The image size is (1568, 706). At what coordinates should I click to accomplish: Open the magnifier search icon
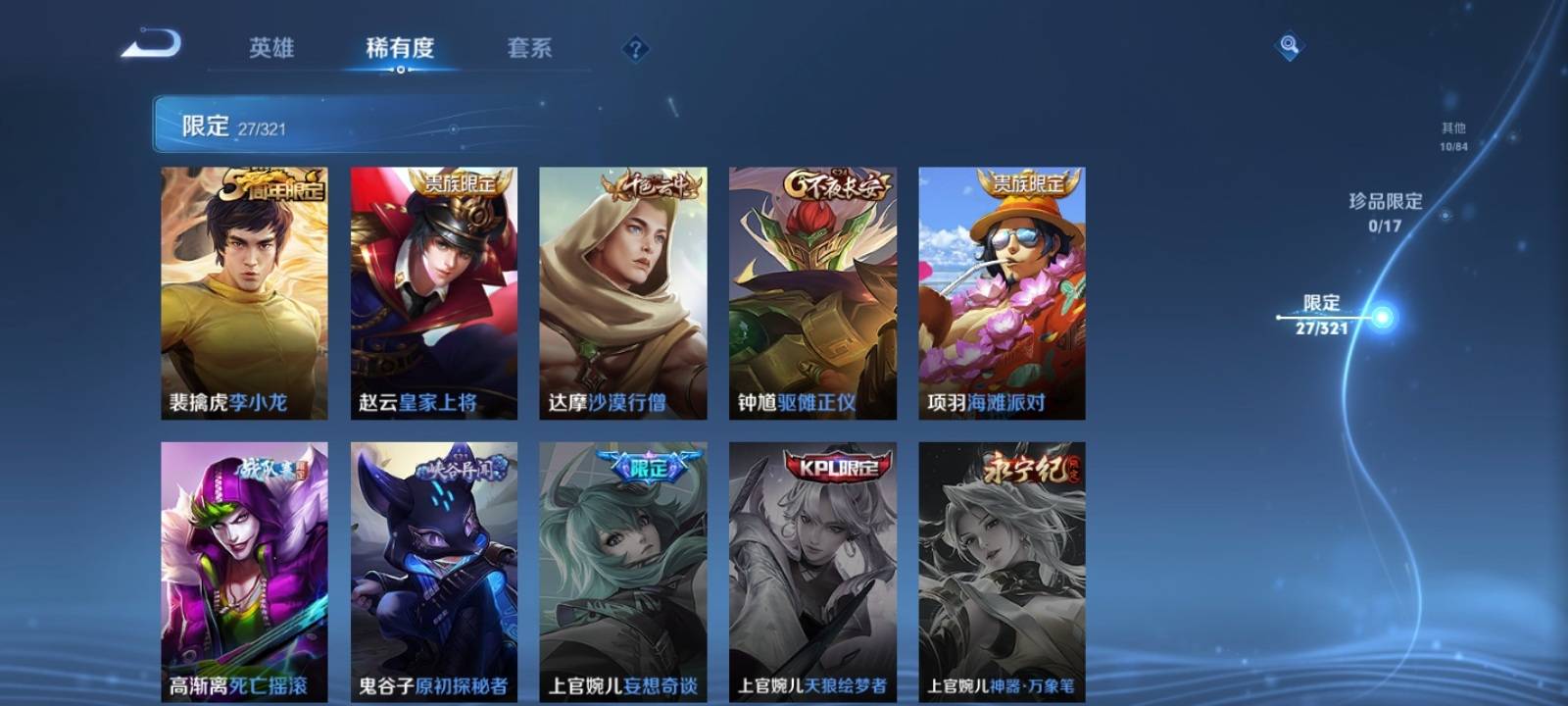coord(1289,46)
